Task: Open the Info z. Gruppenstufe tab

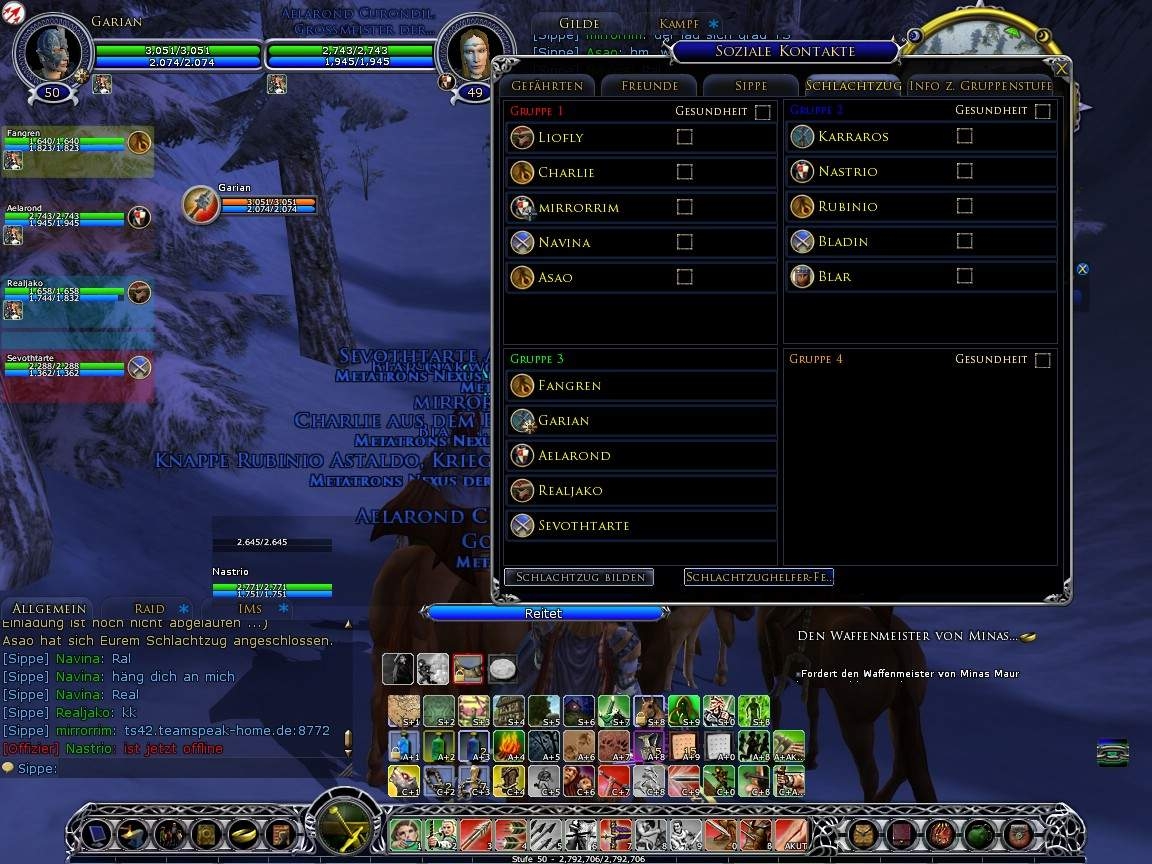Action: coord(980,86)
